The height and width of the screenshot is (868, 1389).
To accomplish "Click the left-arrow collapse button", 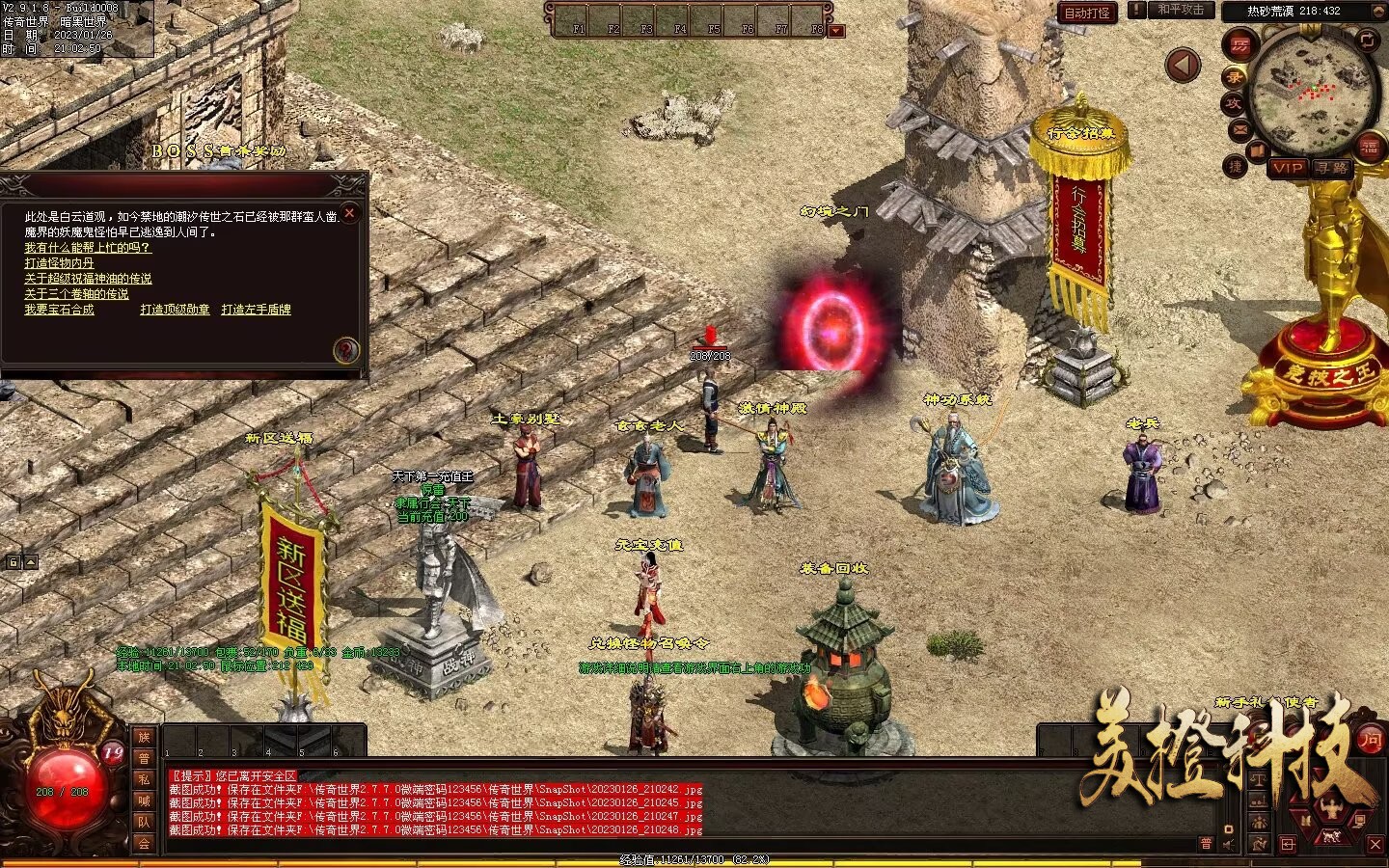I will click(1183, 66).
